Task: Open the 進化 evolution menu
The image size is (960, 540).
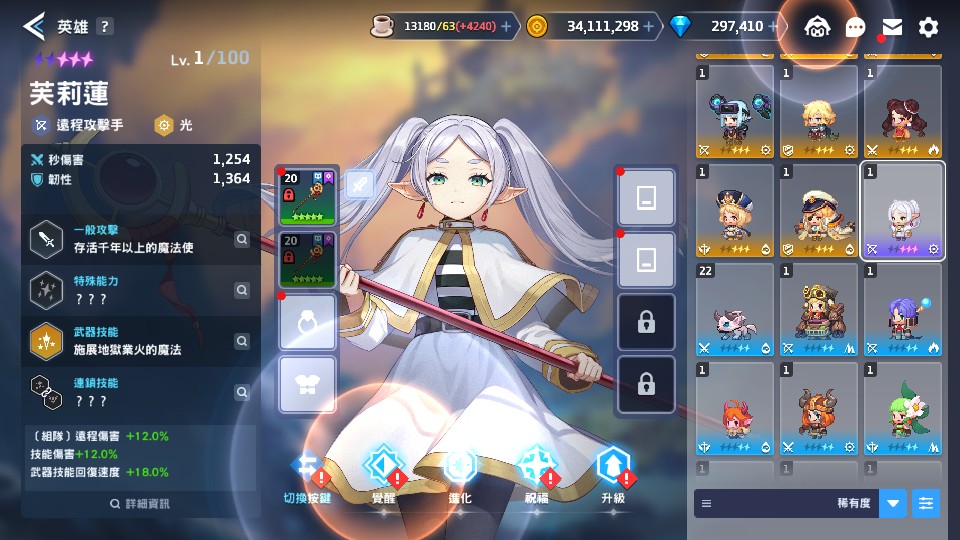Action: point(460,468)
